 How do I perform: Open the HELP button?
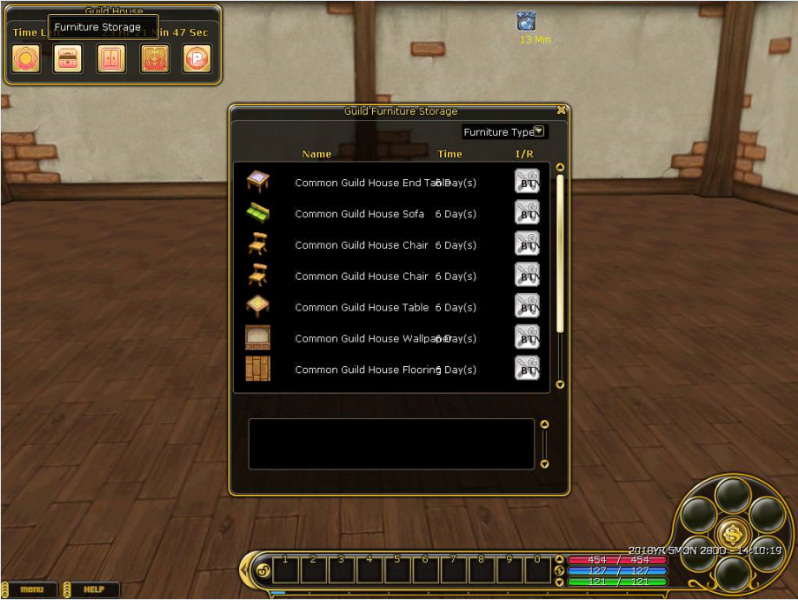[x=94, y=590]
